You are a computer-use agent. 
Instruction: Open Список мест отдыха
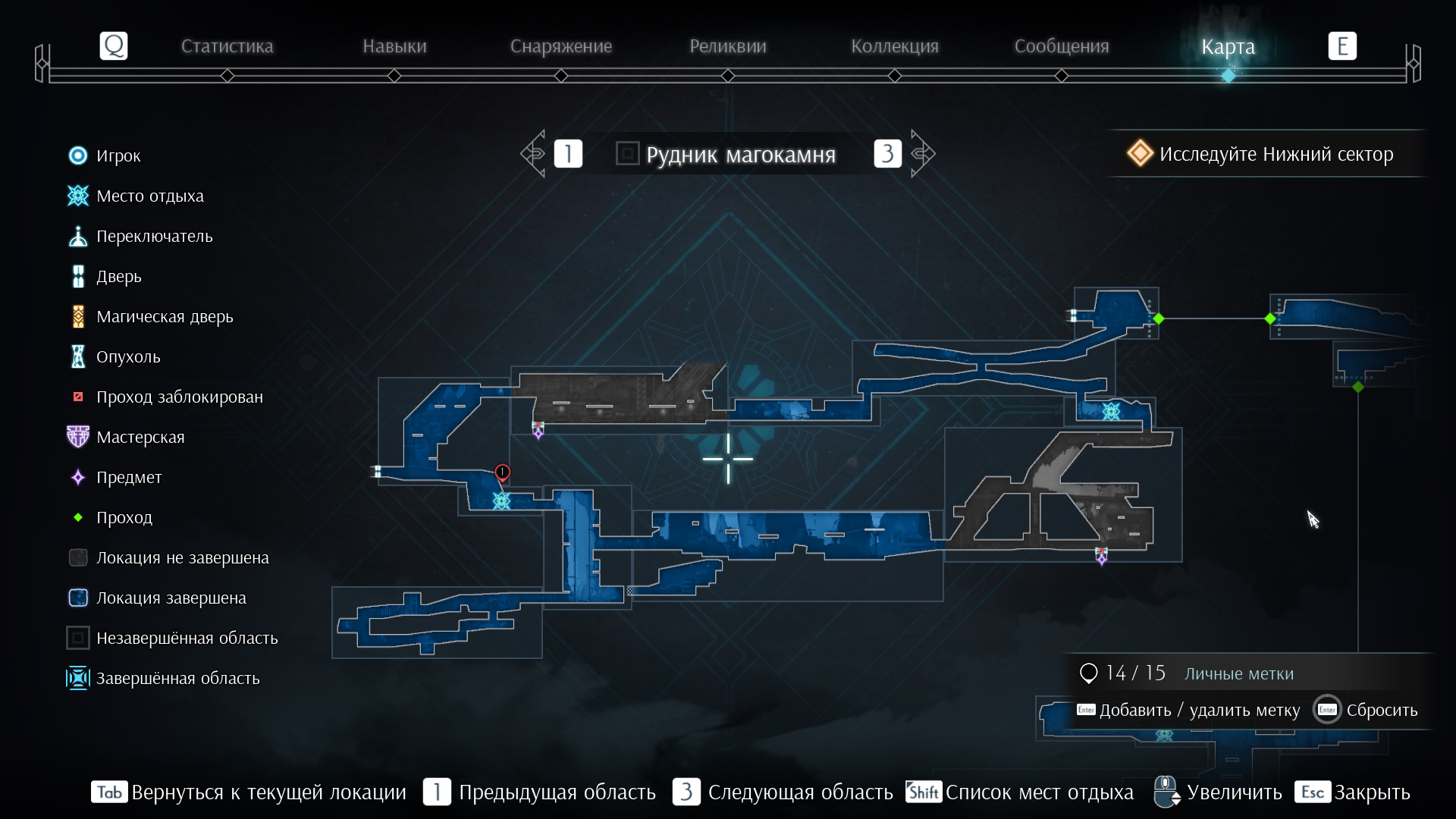(x=1020, y=792)
